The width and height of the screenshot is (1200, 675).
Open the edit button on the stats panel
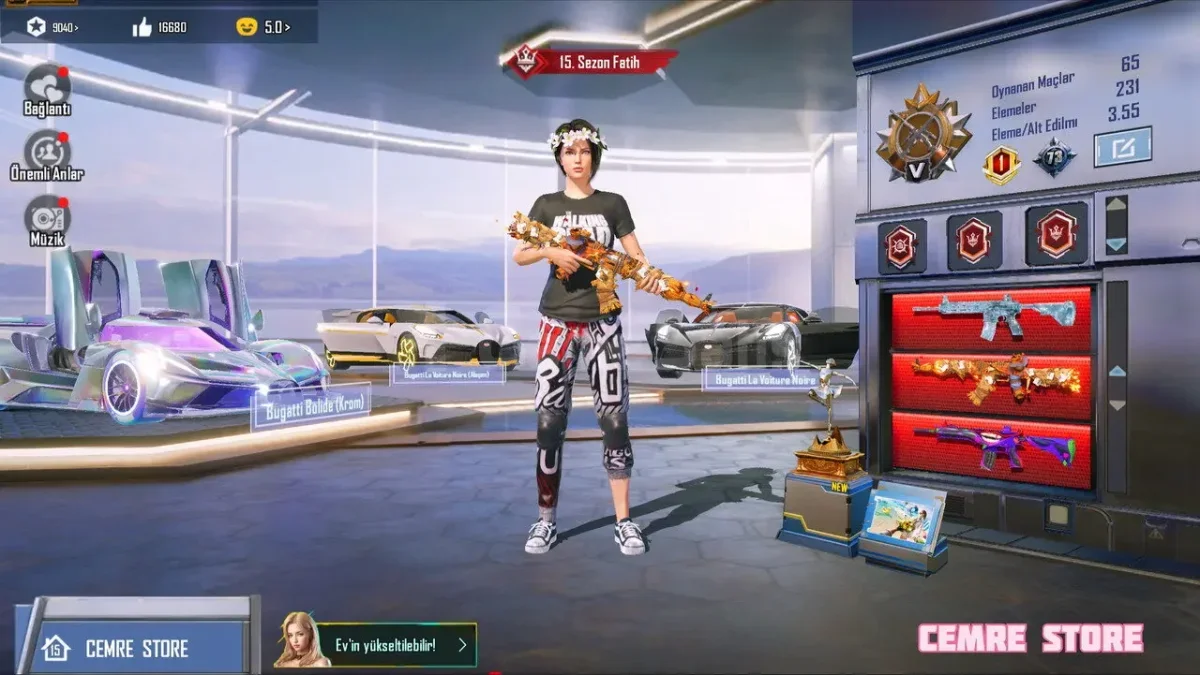click(1122, 148)
